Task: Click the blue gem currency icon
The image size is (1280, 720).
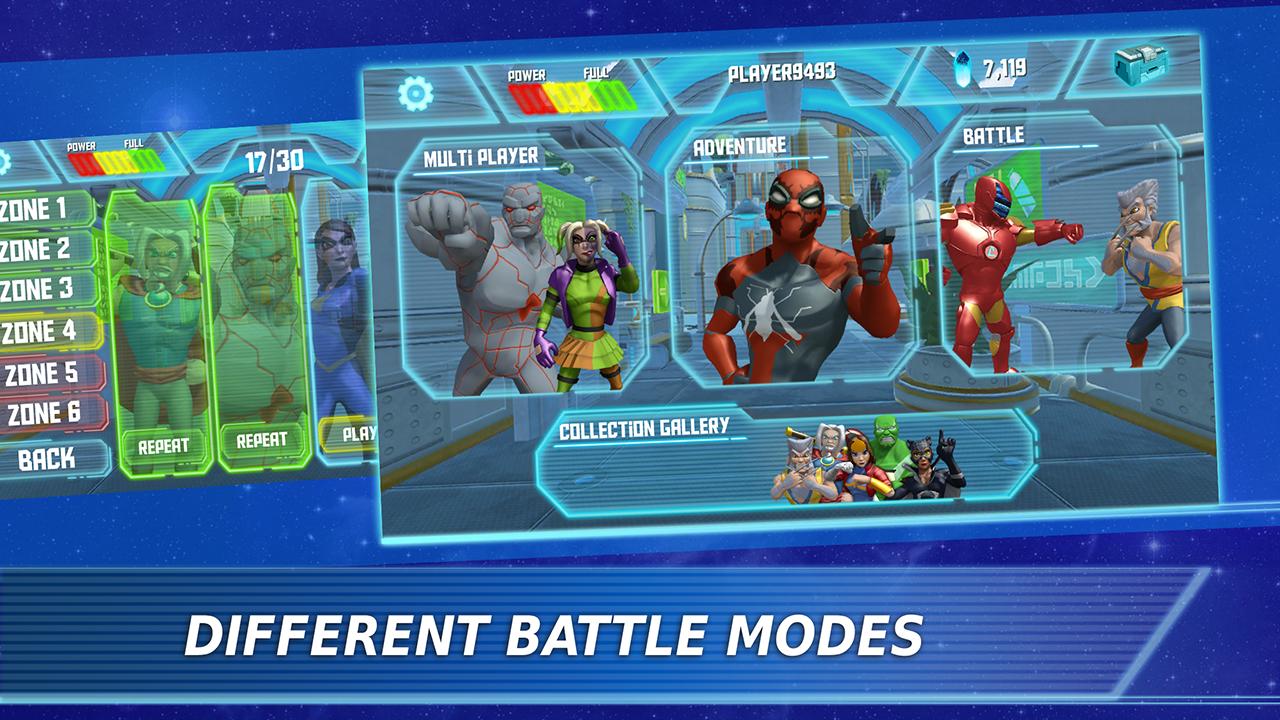Action: click(x=961, y=66)
